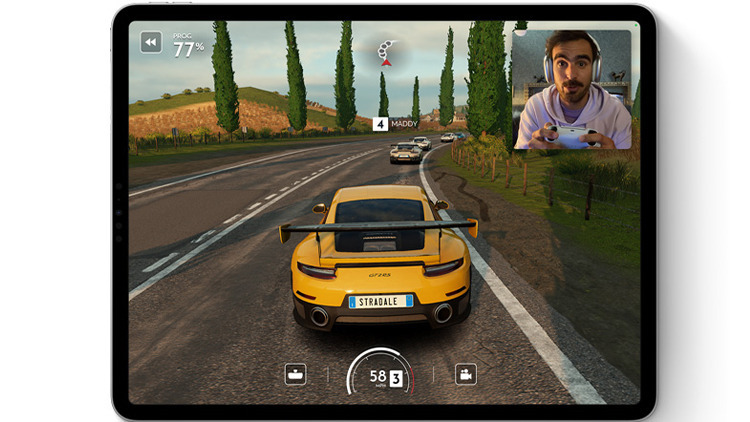
Task: Click the track minimap
Action: tap(385, 52)
